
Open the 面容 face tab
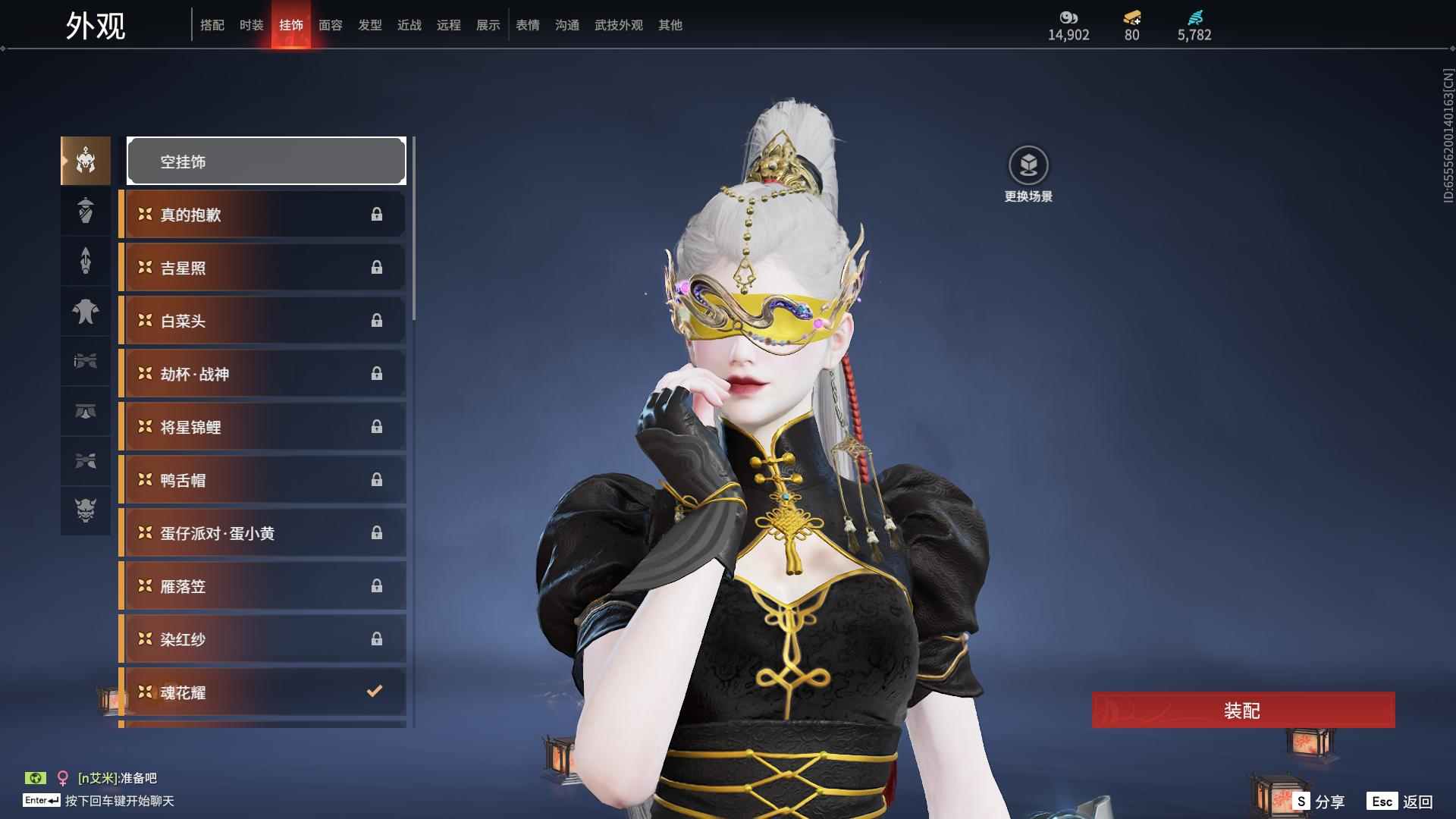click(331, 25)
